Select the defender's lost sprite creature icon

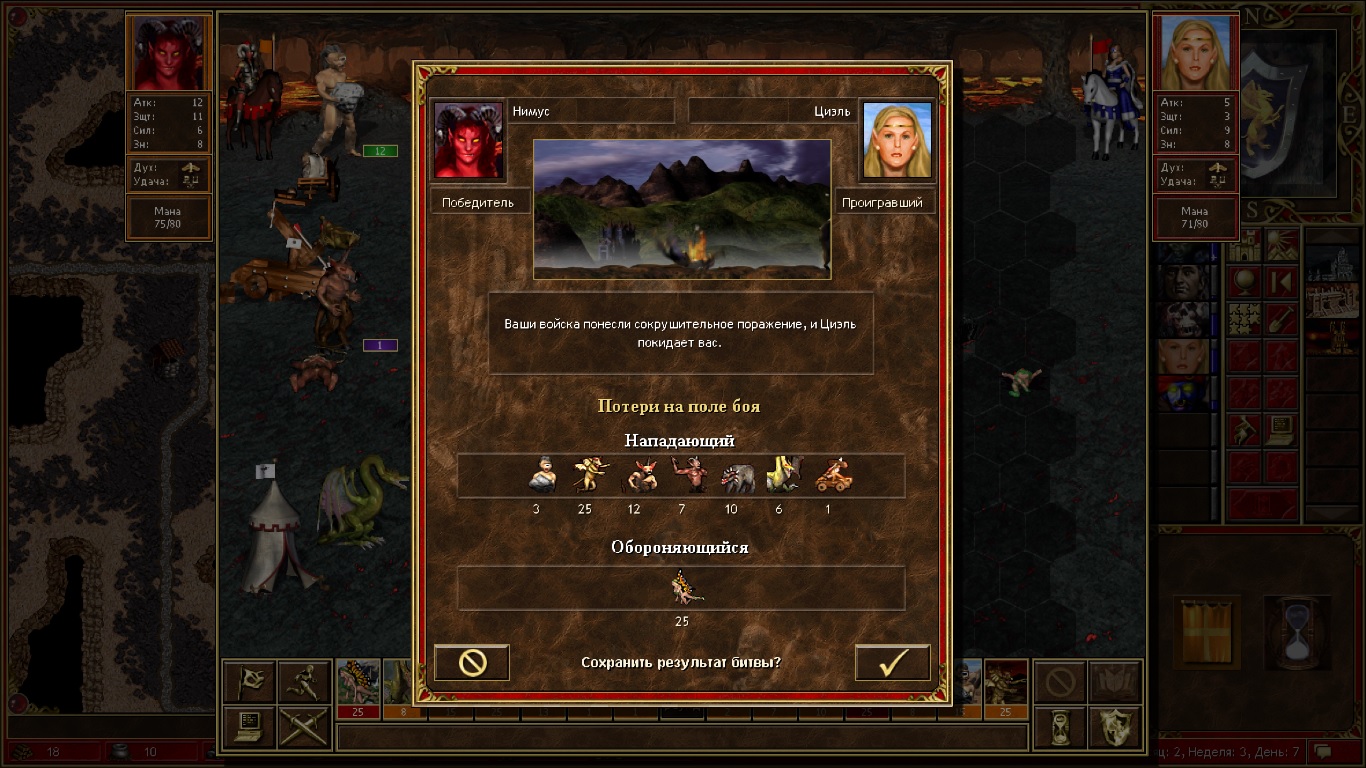[x=686, y=587]
